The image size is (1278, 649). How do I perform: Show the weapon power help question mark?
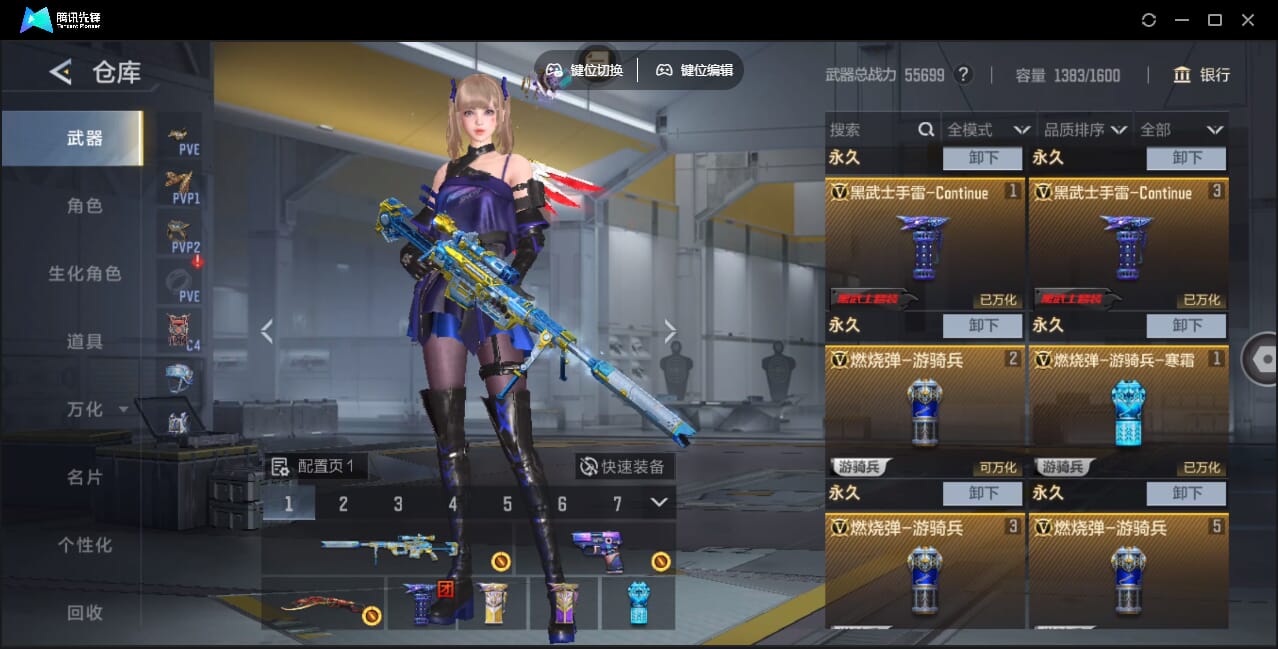point(963,75)
